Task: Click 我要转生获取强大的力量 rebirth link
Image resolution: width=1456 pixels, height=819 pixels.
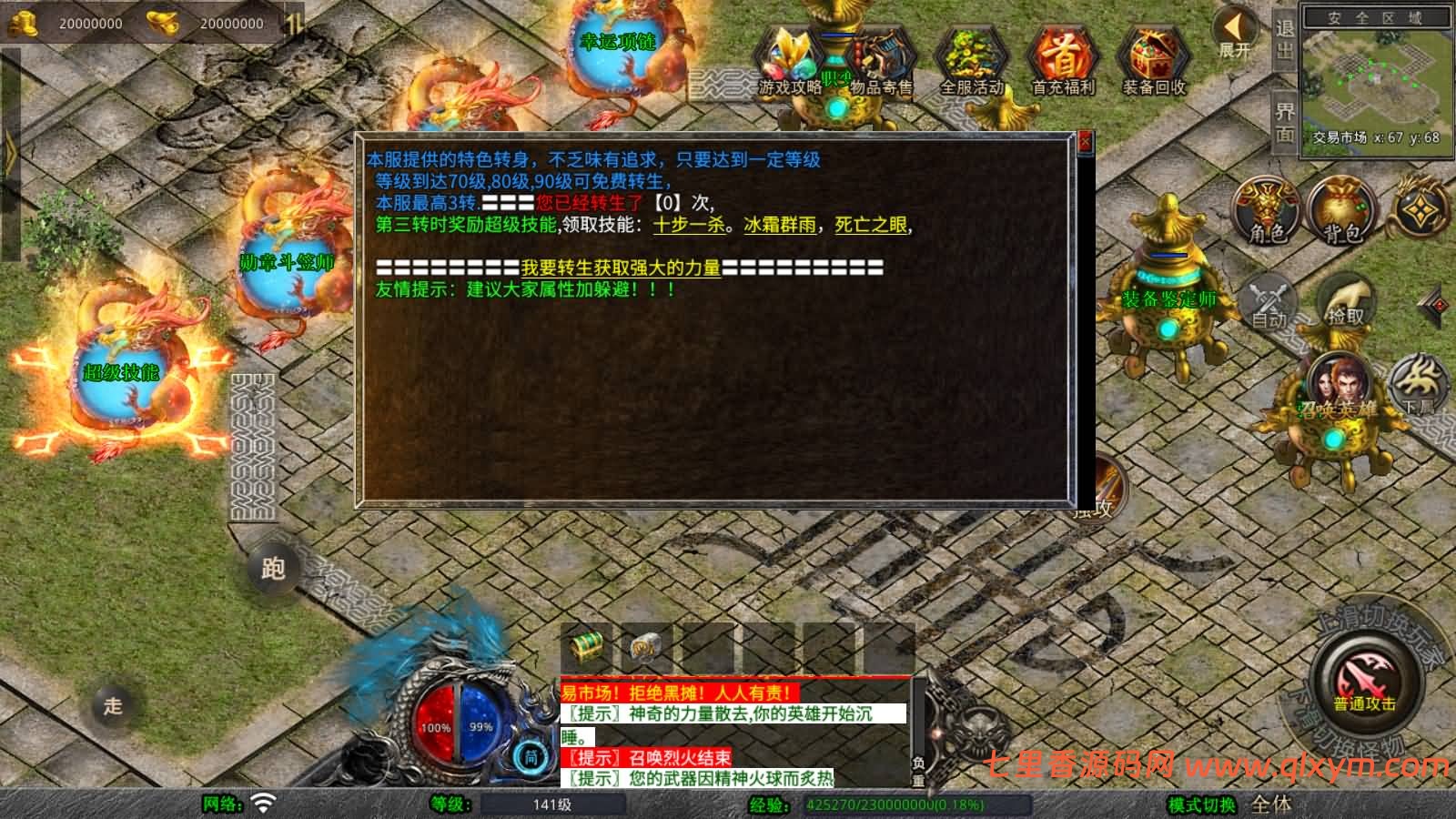Action: [x=620, y=268]
